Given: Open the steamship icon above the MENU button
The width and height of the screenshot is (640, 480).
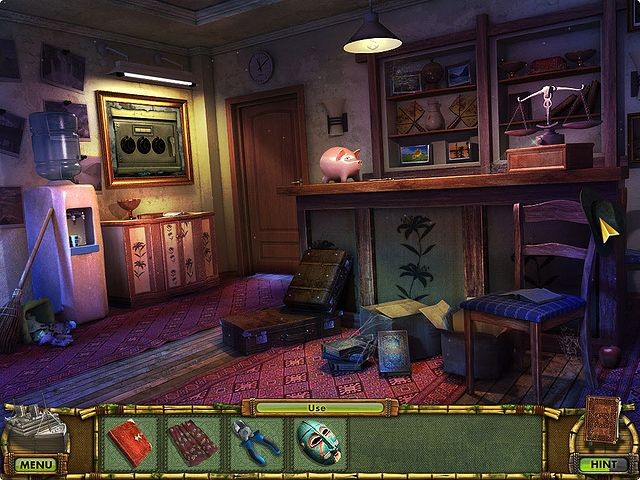Looking at the screenshot, I should (x=36, y=428).
